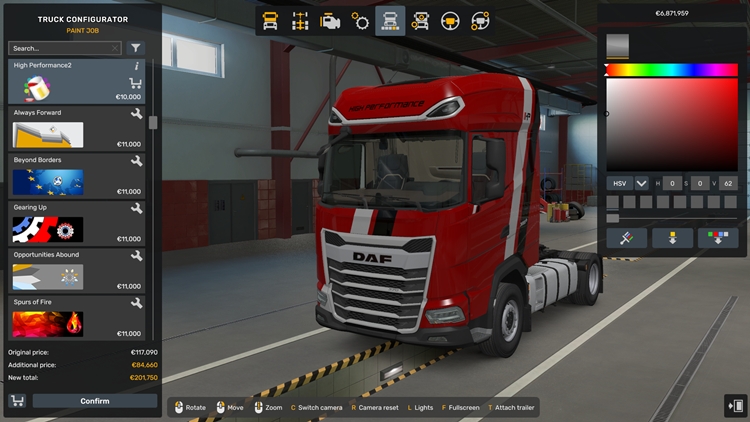Pick a hue on the rainbow bar
This screenshot has width=750, height=422.
672,70
